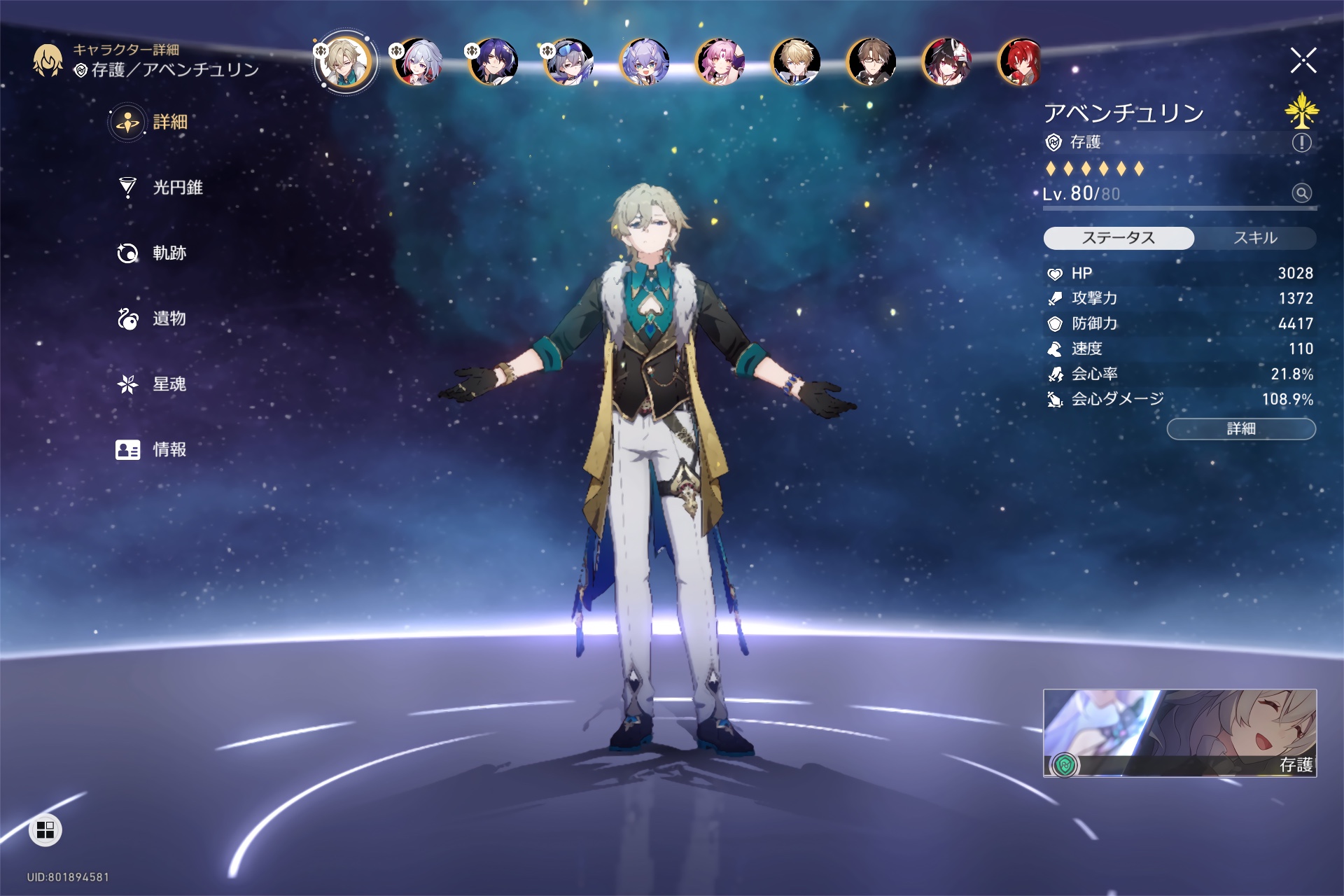Switch to the スキル tab

pos(1254,238)
